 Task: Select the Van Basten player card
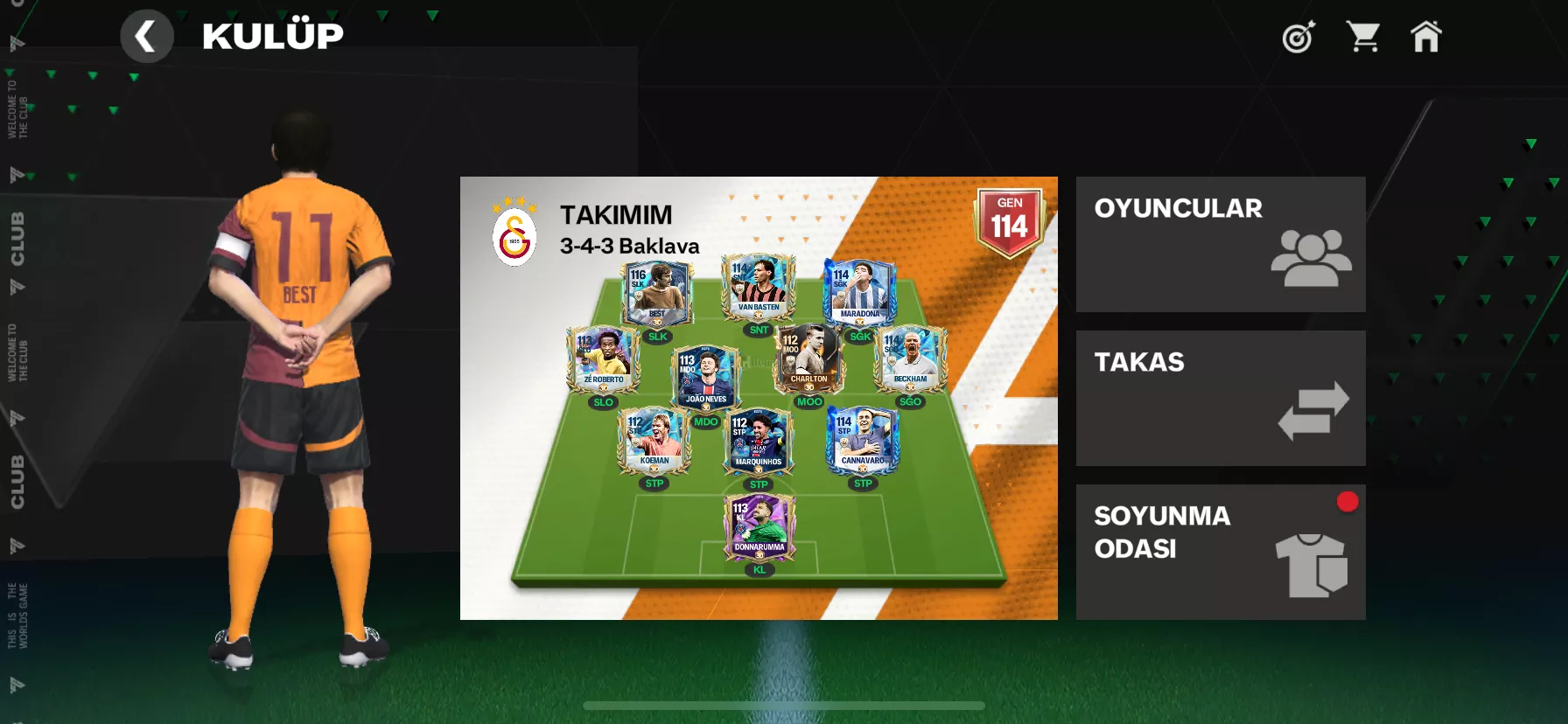759,287
